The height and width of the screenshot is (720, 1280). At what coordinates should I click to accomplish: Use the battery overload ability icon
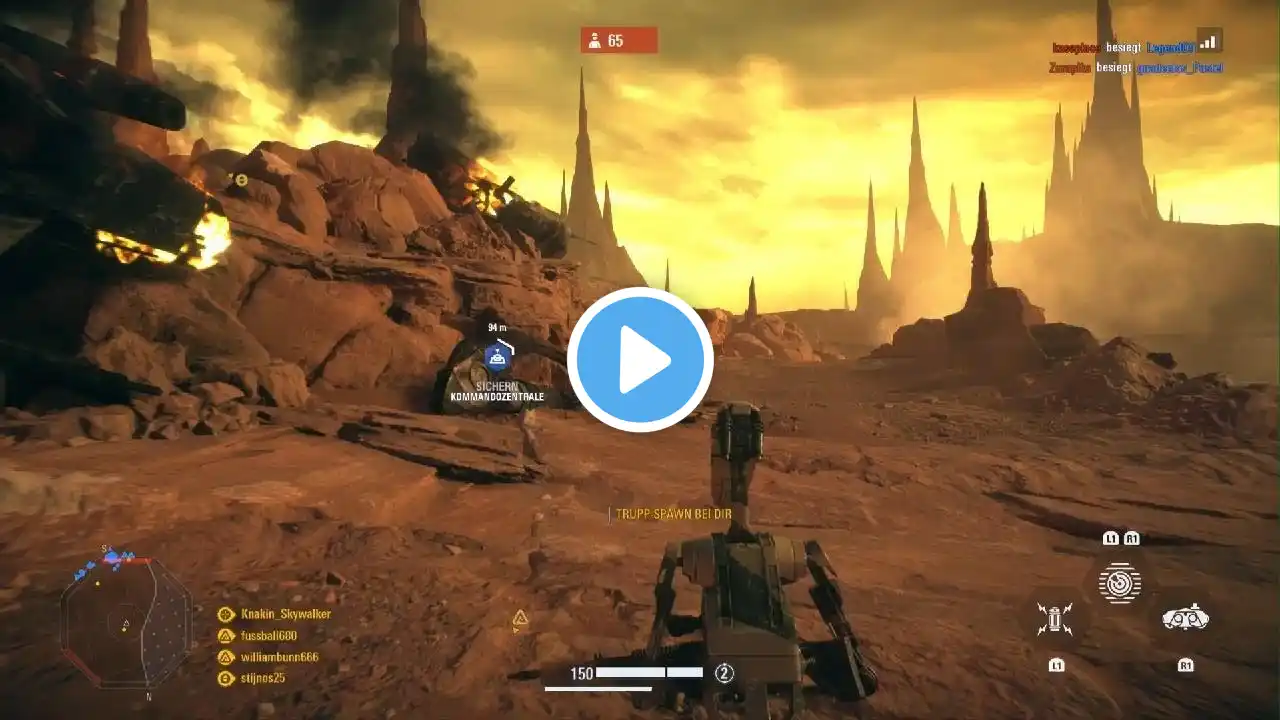[1054, 618]
